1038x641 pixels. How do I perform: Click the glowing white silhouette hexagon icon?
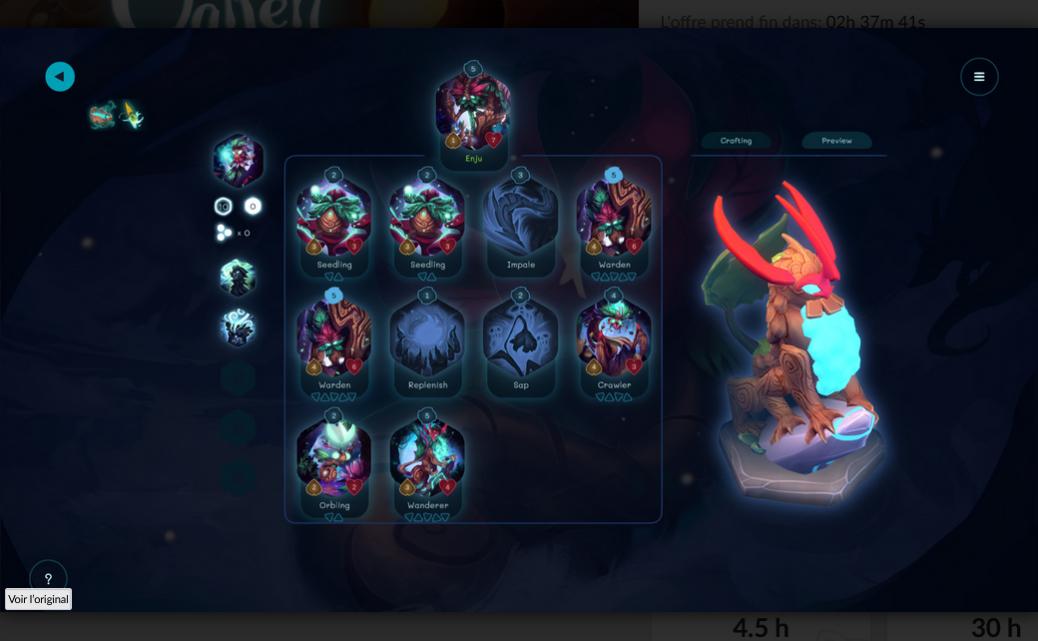click(x=238, y=328)
